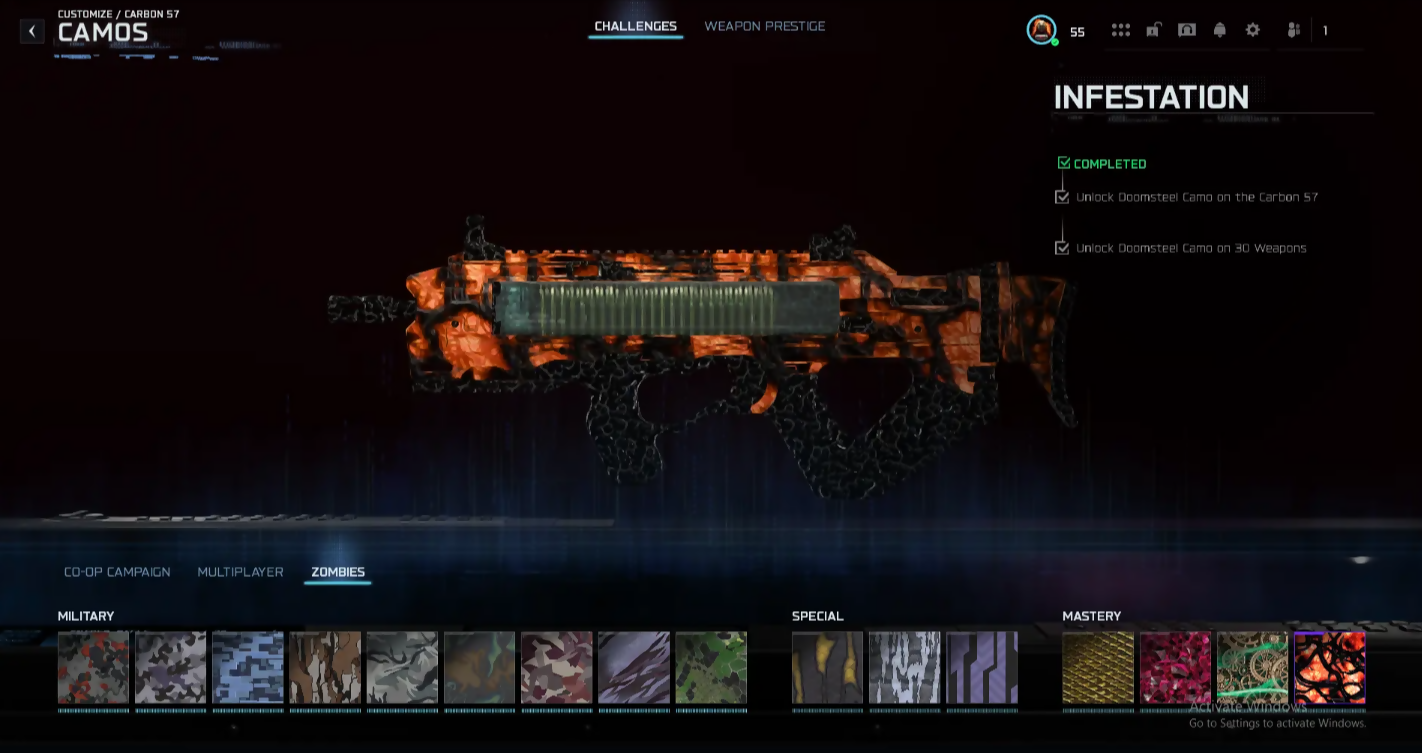Choose the purple striped special camo
The height and width of the screenshot is (753, 1422).
[982, 667]
